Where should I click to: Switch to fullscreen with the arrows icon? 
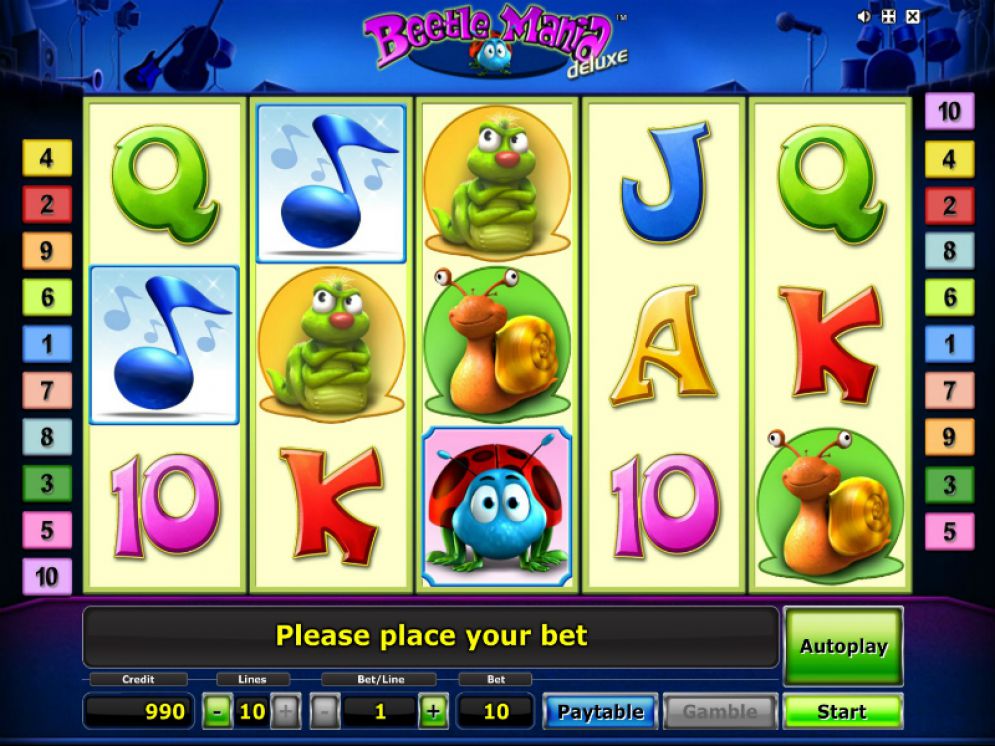pyautogui.click(x=889, y=17)
